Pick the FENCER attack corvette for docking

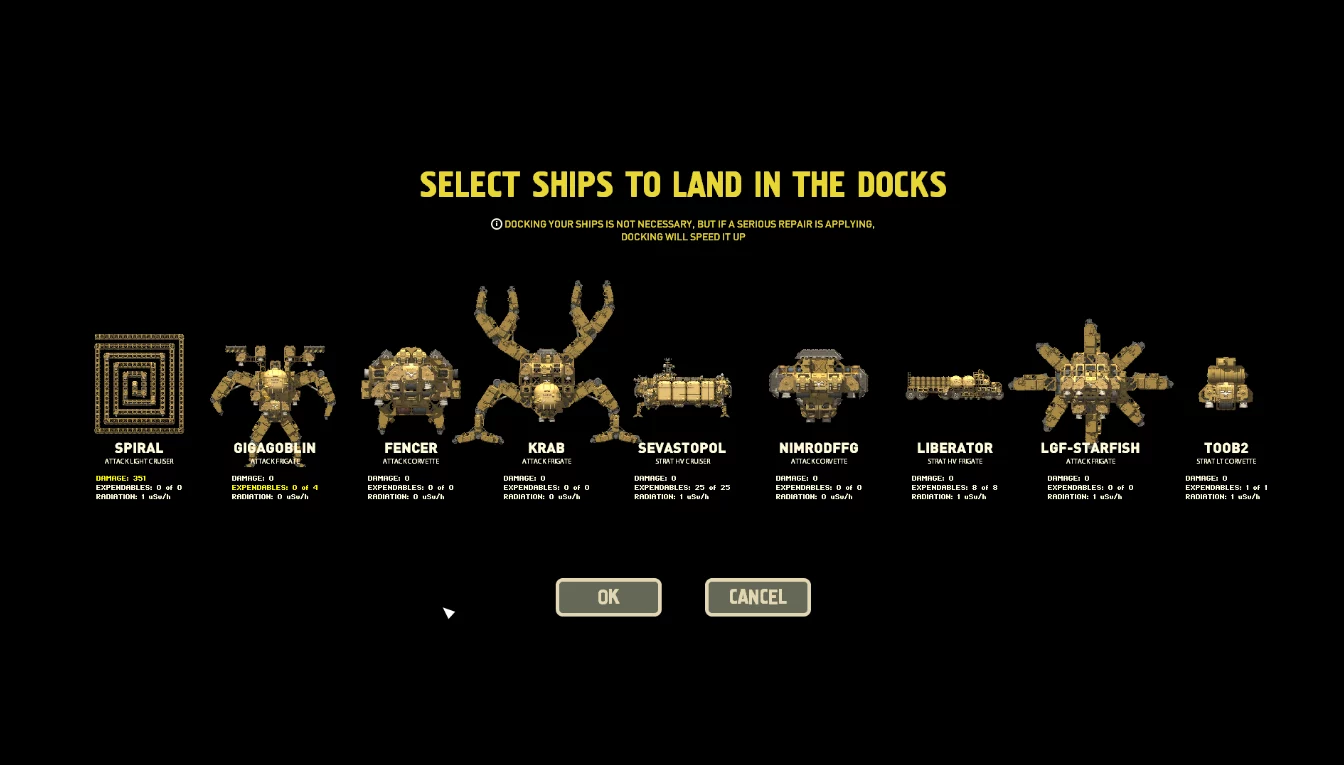click(x=410, y=388)
